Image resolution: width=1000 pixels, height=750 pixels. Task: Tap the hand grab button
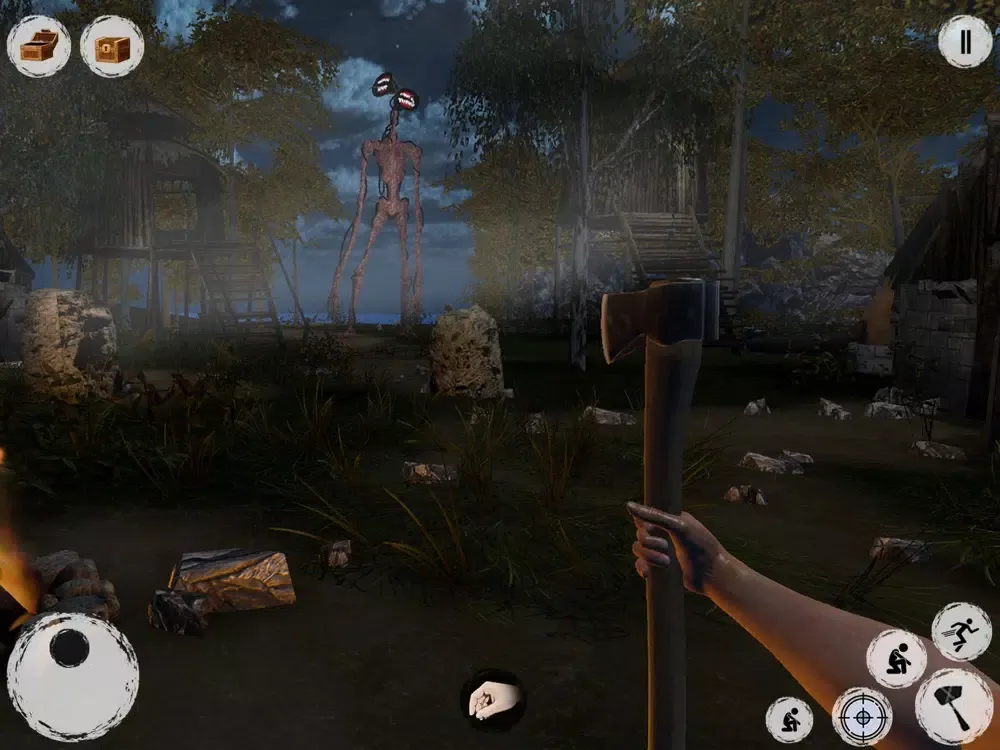pos(493,699)
